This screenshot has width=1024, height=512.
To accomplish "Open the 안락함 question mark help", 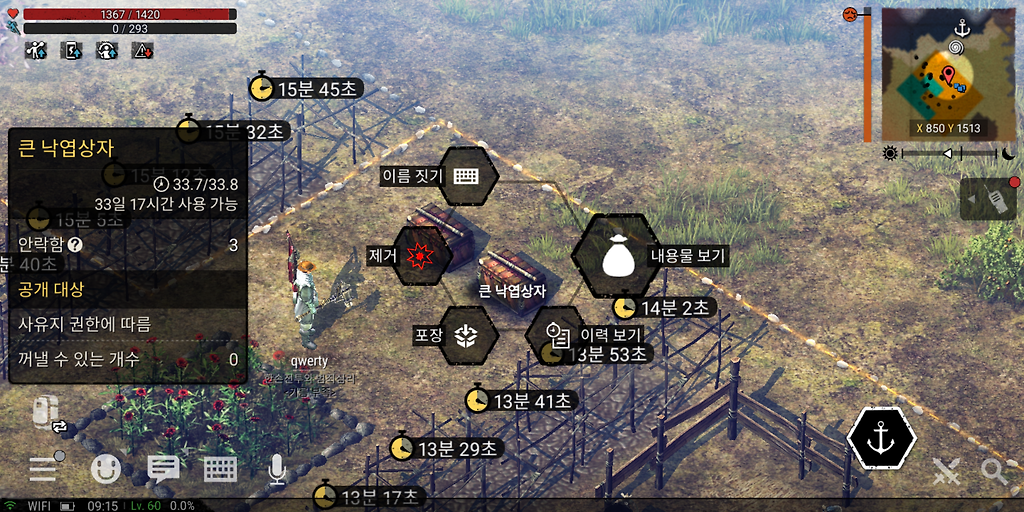I will [x=75, y=244].
